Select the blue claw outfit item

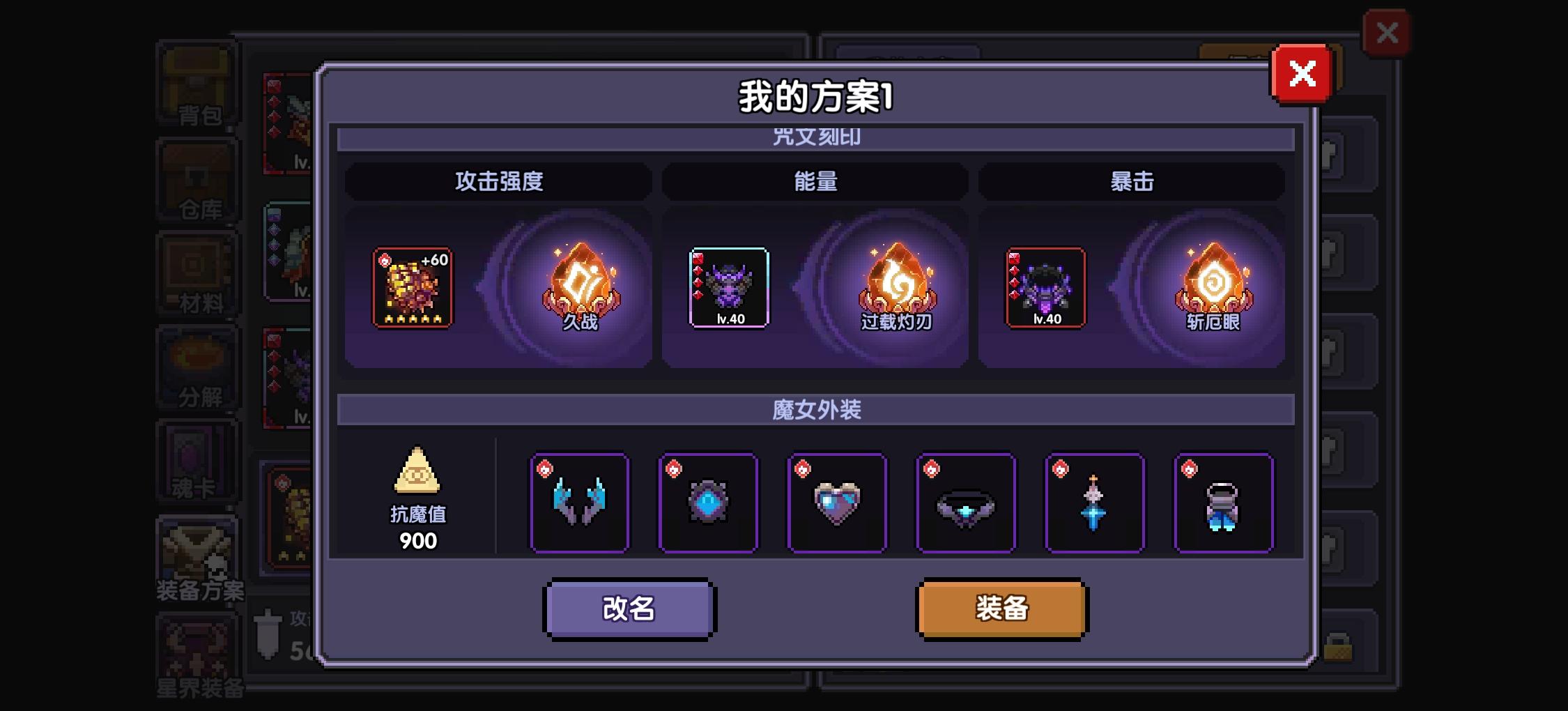click(580, 502)
